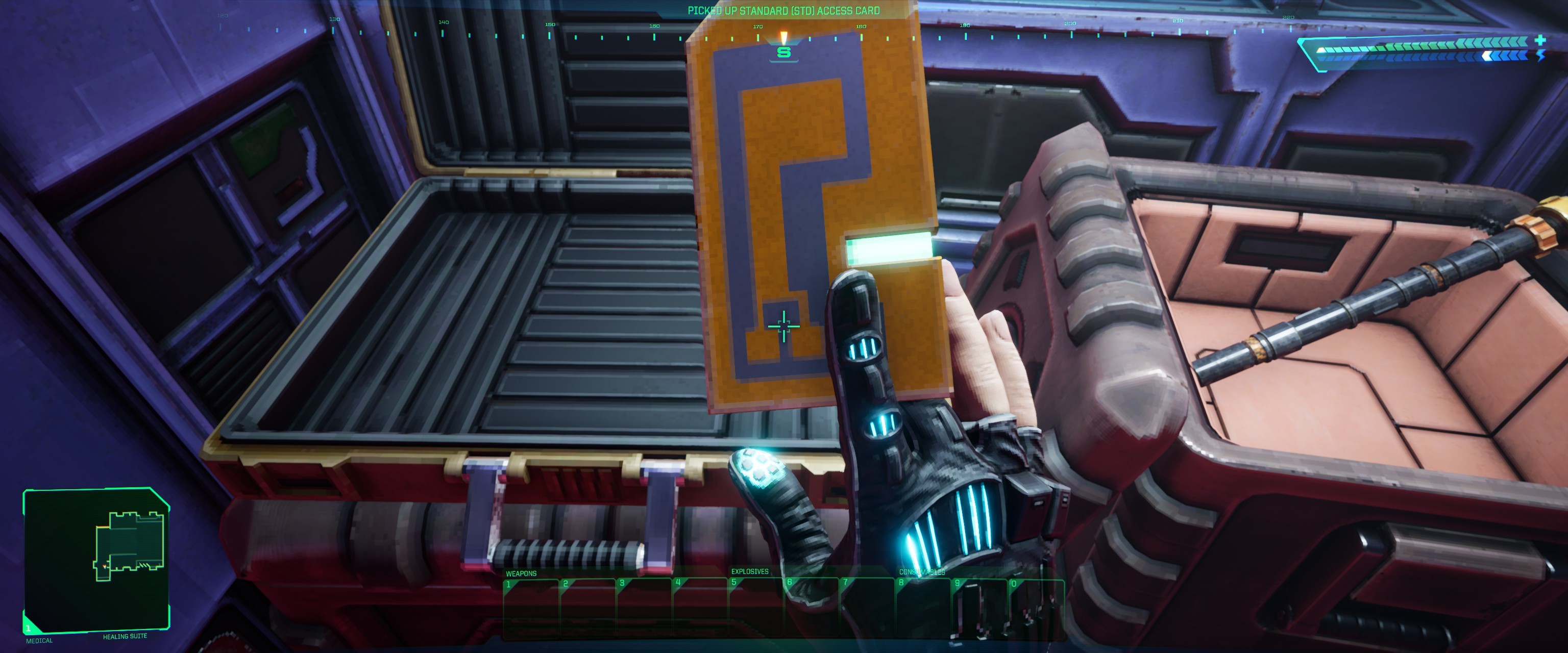1568x653 pixels.
Task: Select the EXPLOSIVES category label
Action: [749, 573]
